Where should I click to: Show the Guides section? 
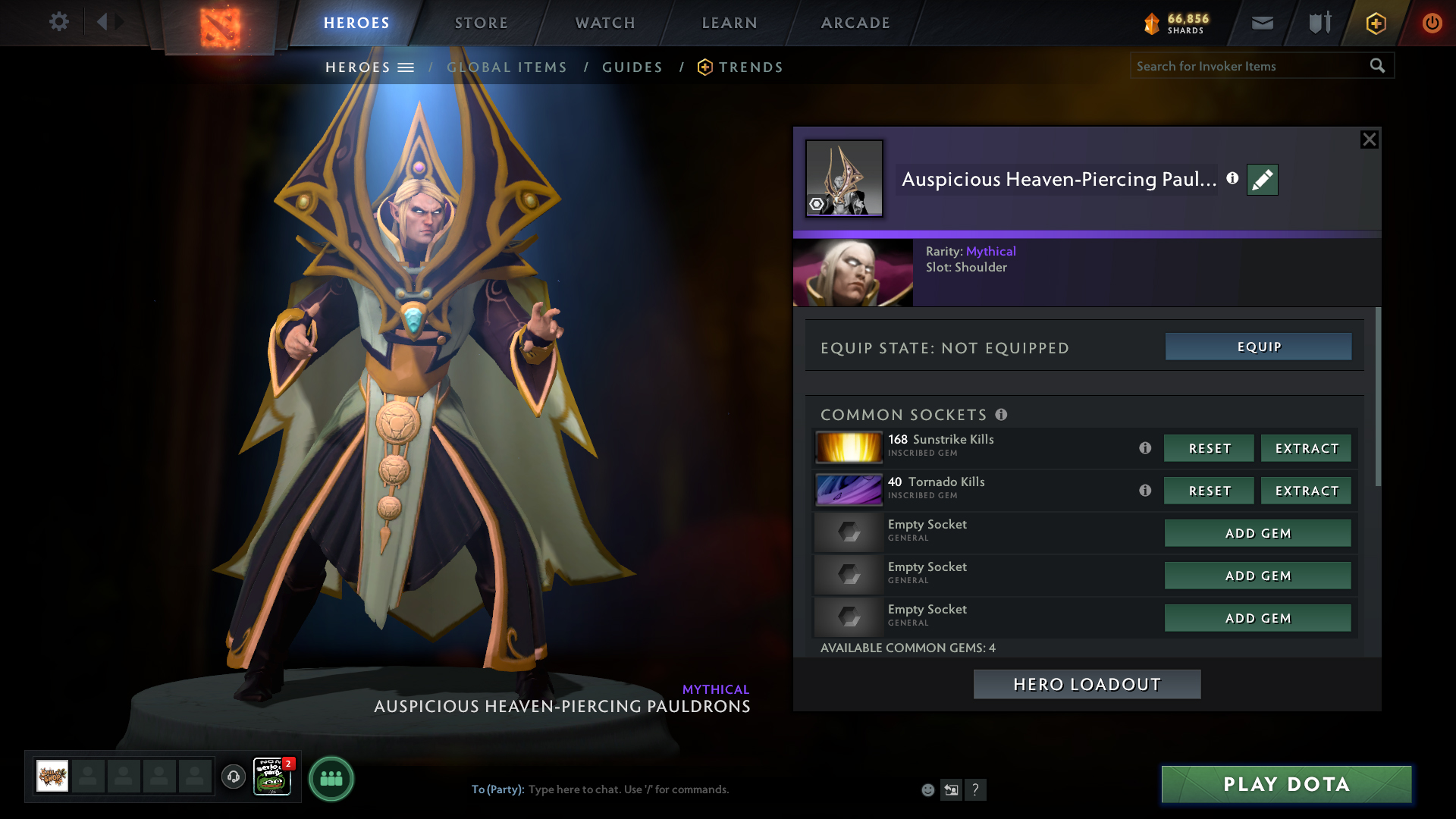click(x=632, y=67)
